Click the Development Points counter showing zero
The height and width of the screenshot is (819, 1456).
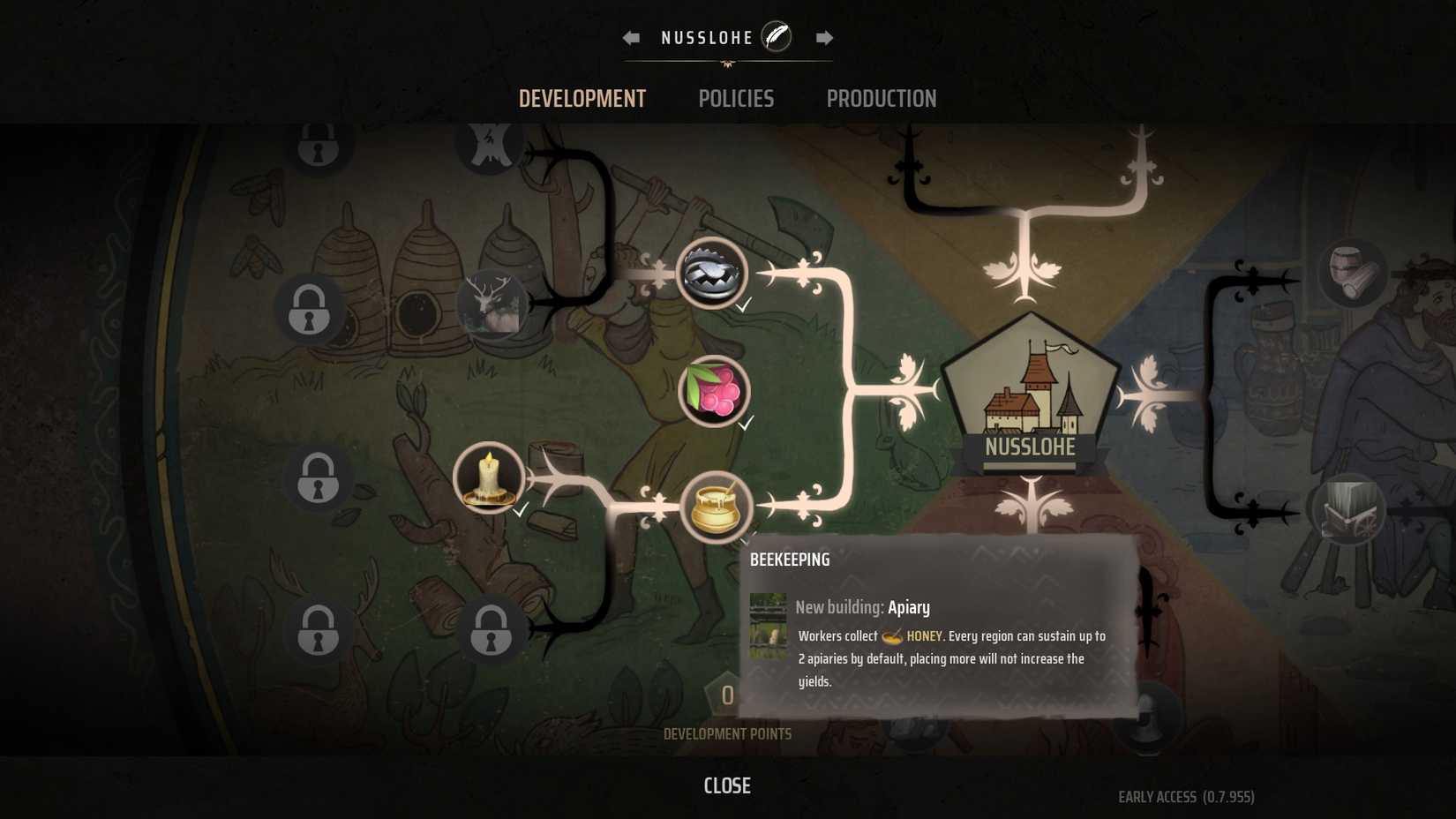tap(727, 696)
